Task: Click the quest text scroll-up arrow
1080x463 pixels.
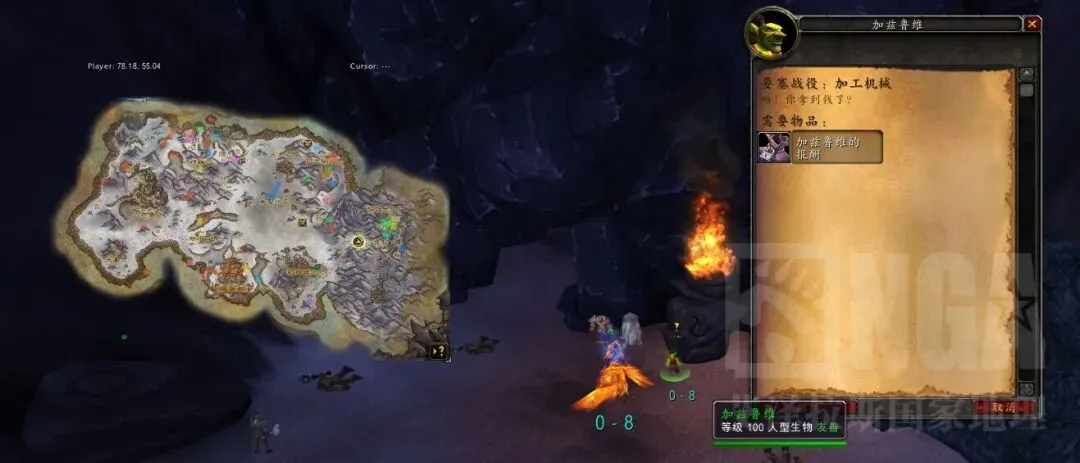Action: [1025, 74]
